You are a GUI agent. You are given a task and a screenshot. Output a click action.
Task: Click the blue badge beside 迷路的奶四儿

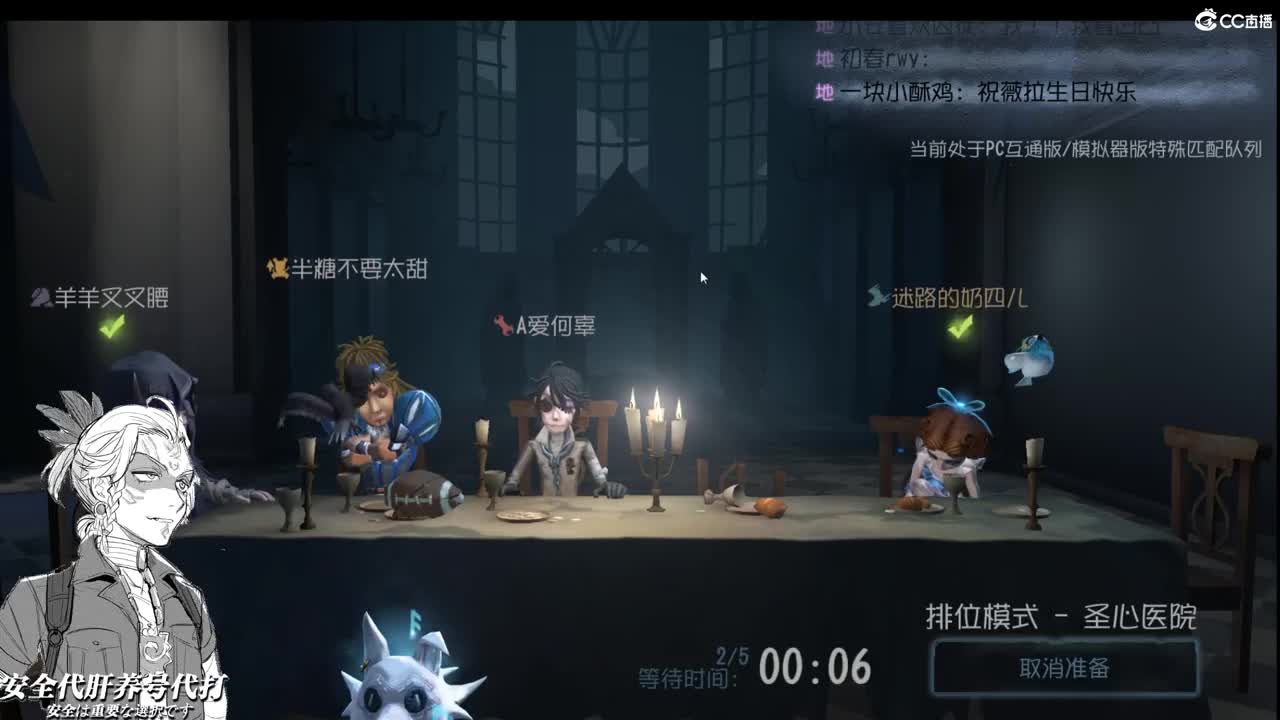[875, 295]
